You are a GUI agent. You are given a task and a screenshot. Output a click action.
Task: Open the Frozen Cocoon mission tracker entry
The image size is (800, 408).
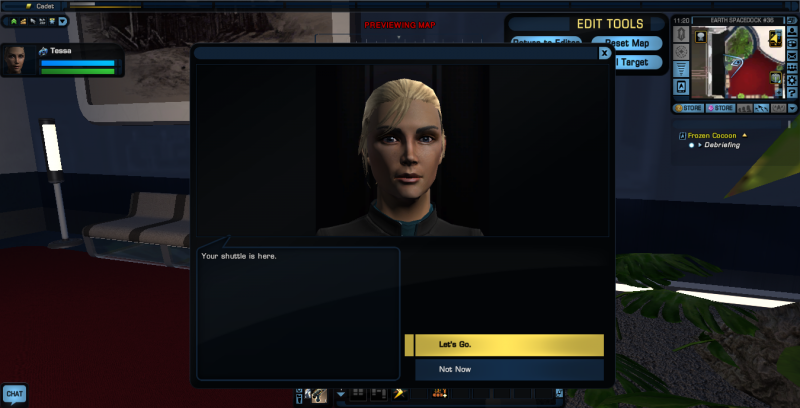click(711, 134)
